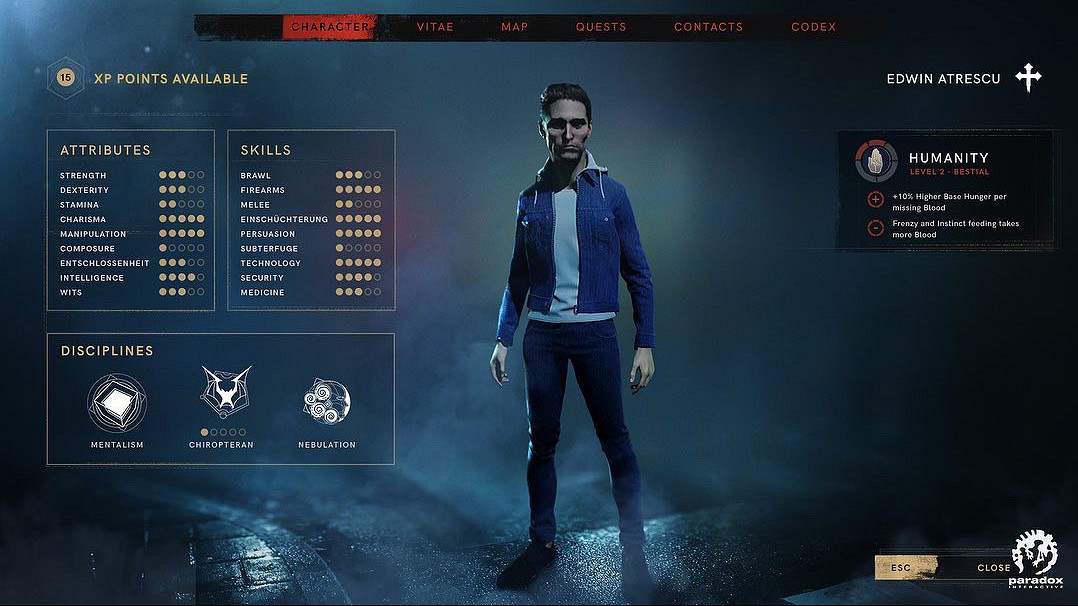Choose the Charisma attribute row
The width and height of the screenshot is (1078, 606).
point(131,219)
